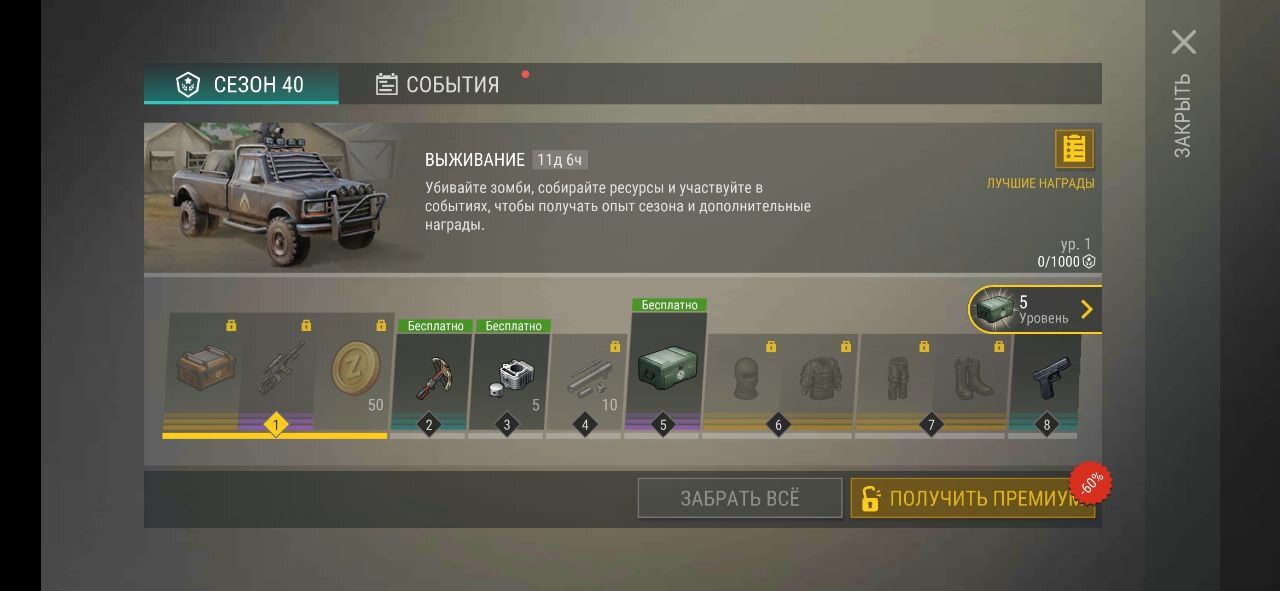1280x591 pixels.
Task: Jump to the level 5 reward chest
Action: (1035, 309)
